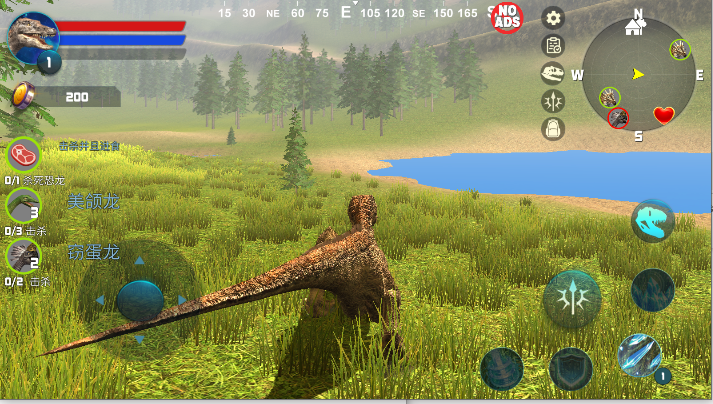Click the player dinosaur portrait
The height and width of the screenshot is (404, 713).
point(33,38)
